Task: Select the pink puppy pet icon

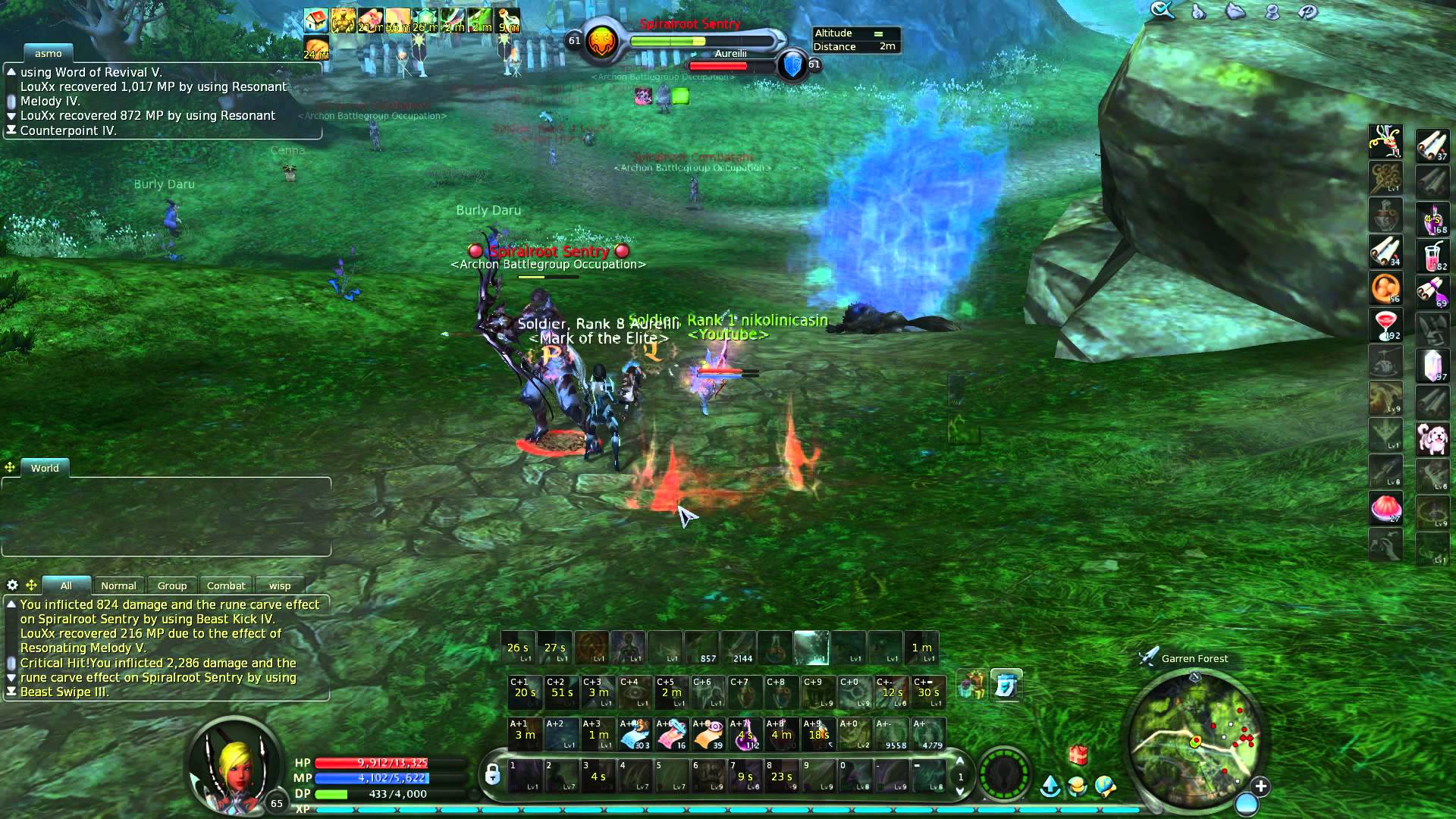Action: 1433,438
